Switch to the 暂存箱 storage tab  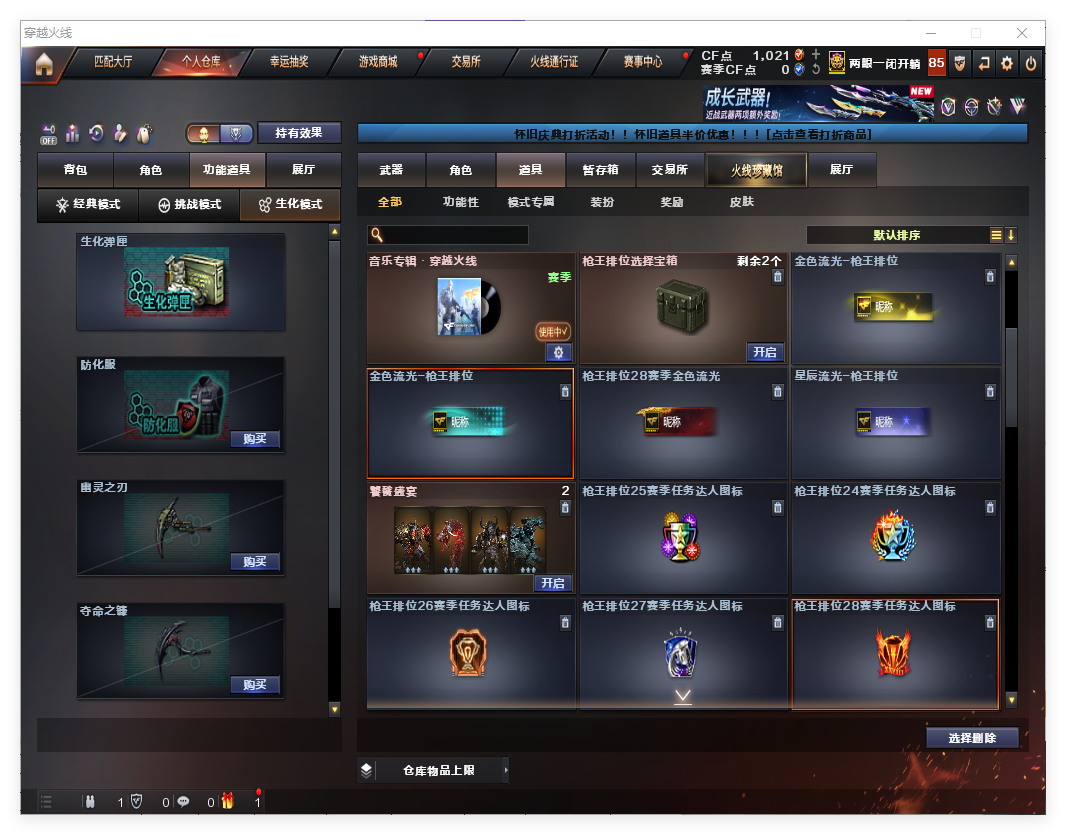[x=600, y=170]
